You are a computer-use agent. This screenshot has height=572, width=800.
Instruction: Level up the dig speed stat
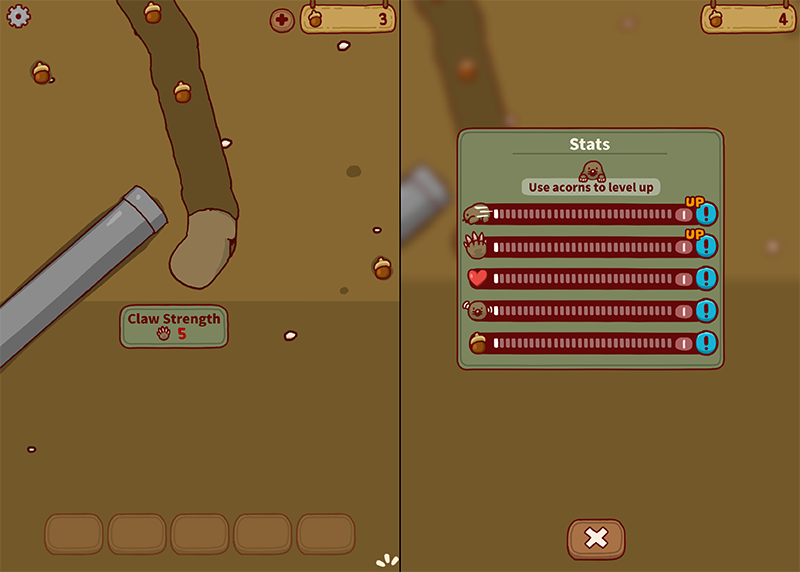click(707, 214)
